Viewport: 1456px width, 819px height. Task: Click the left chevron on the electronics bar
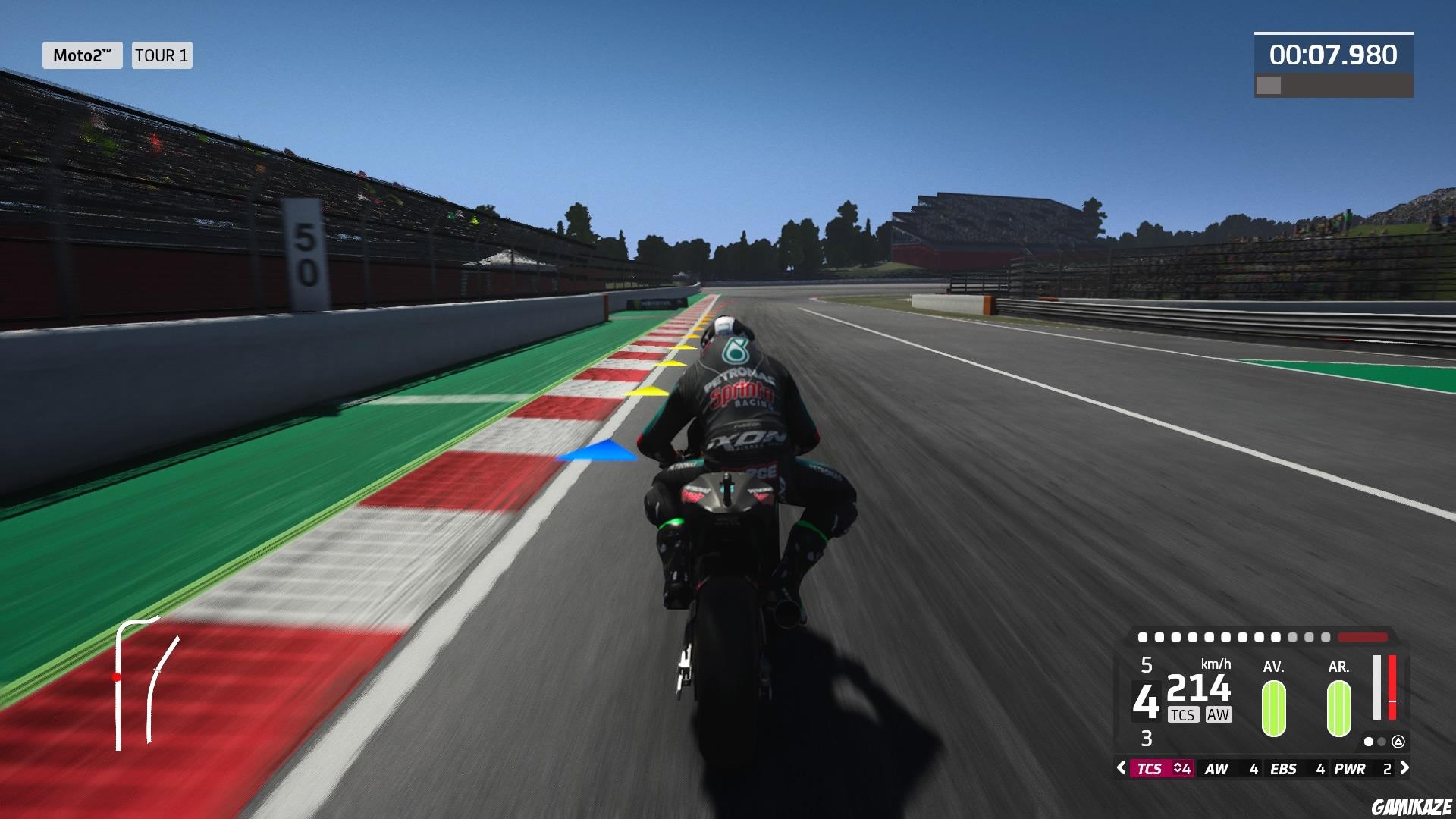[x=1121, y=767]
